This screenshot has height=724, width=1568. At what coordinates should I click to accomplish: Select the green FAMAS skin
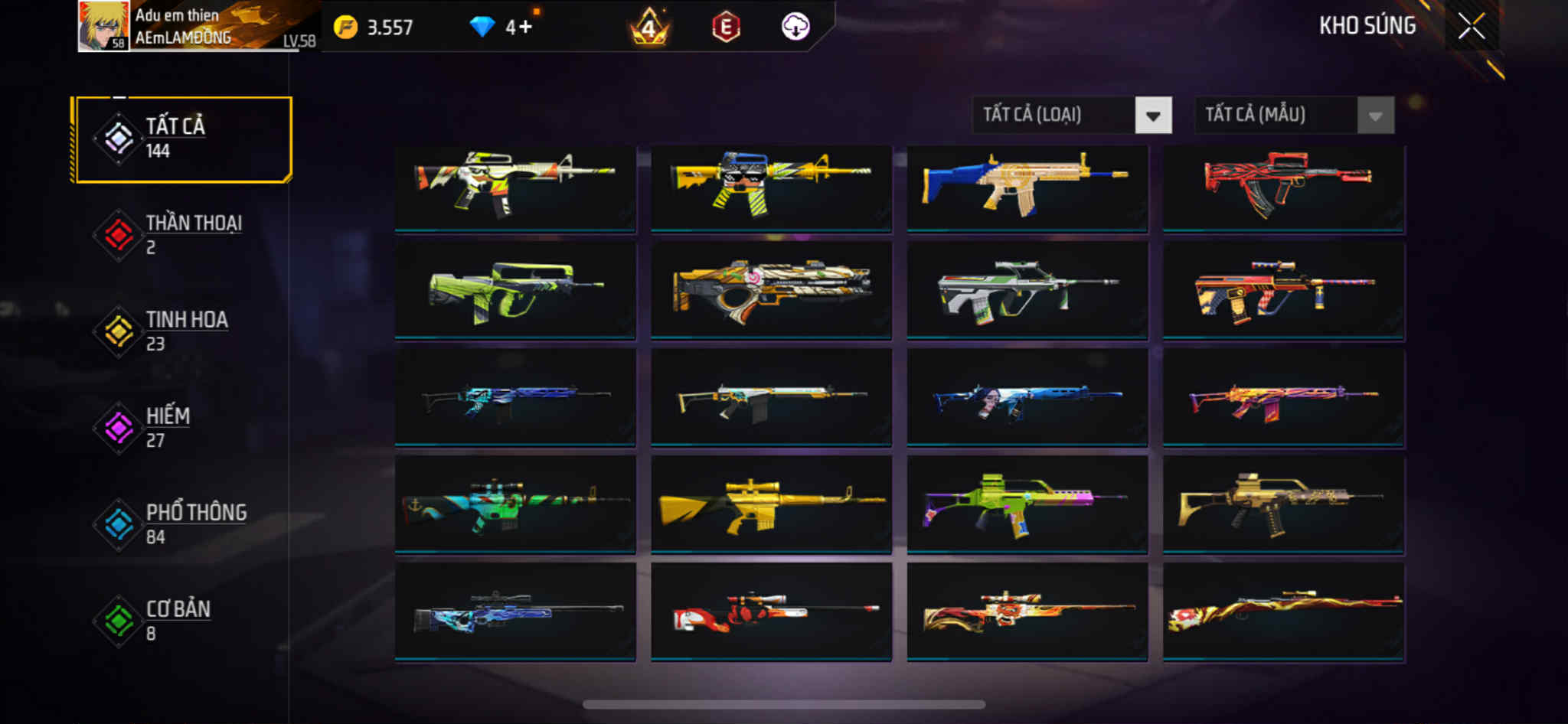point(514,291)
